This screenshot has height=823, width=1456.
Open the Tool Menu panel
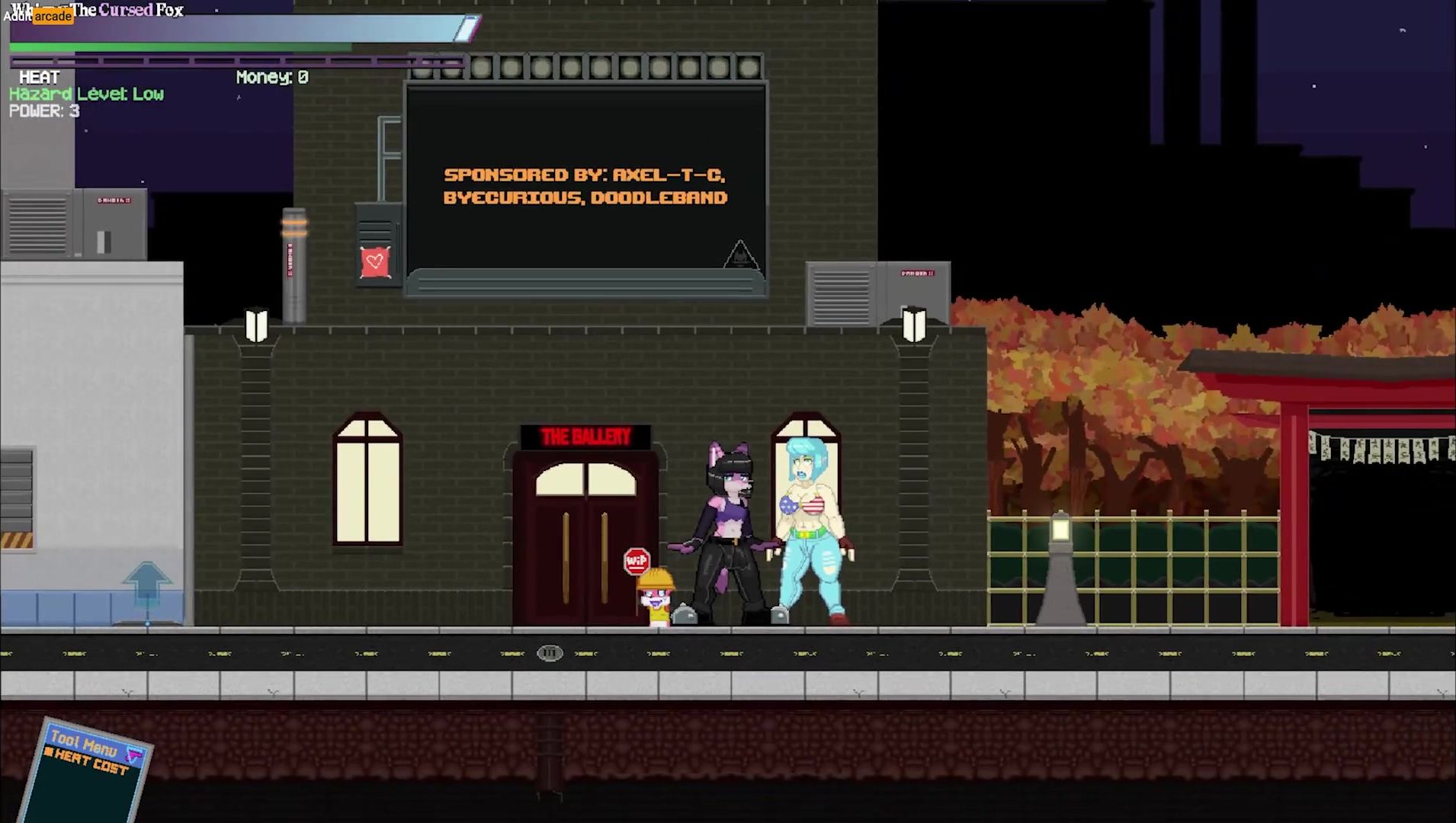tap(82, 741)
